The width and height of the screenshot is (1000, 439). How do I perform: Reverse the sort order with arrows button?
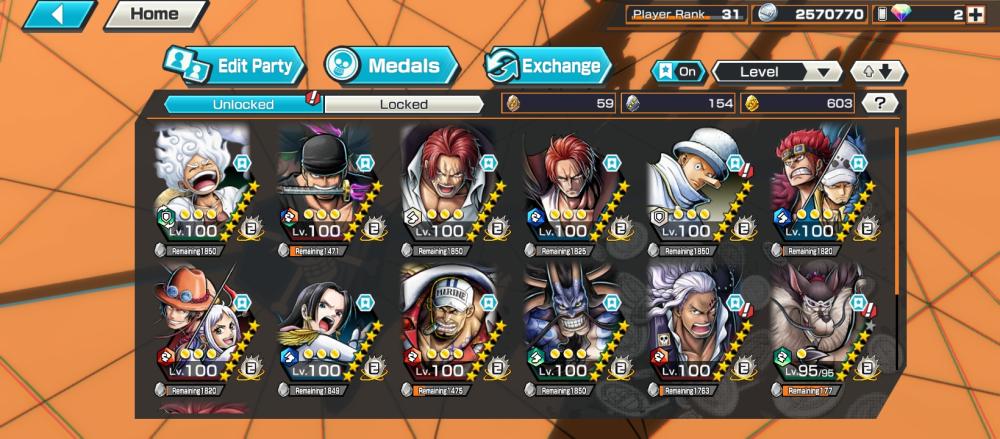(x=877, y=72)
